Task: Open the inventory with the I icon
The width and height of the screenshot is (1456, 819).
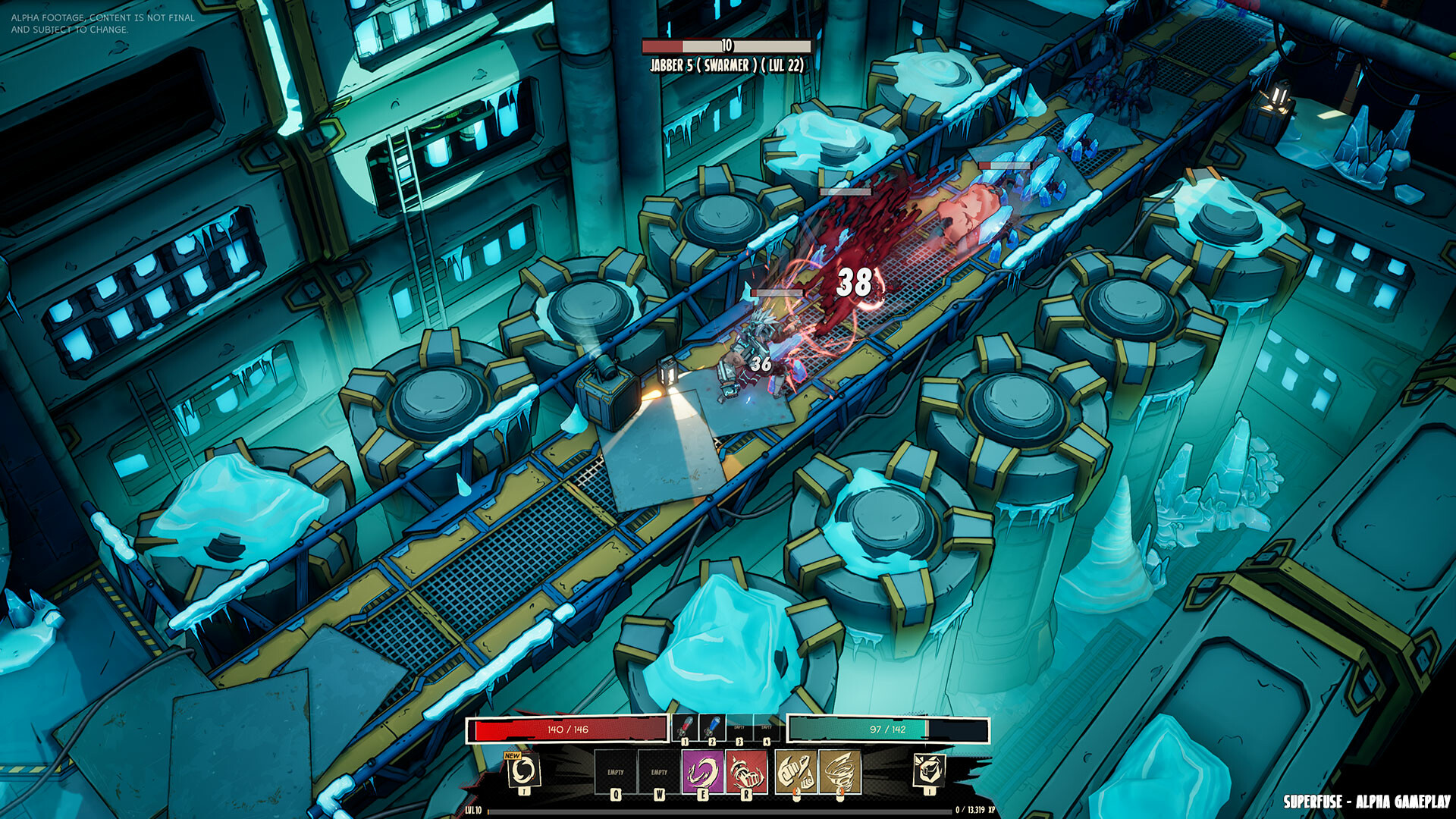Action: [x=930, y=770]
